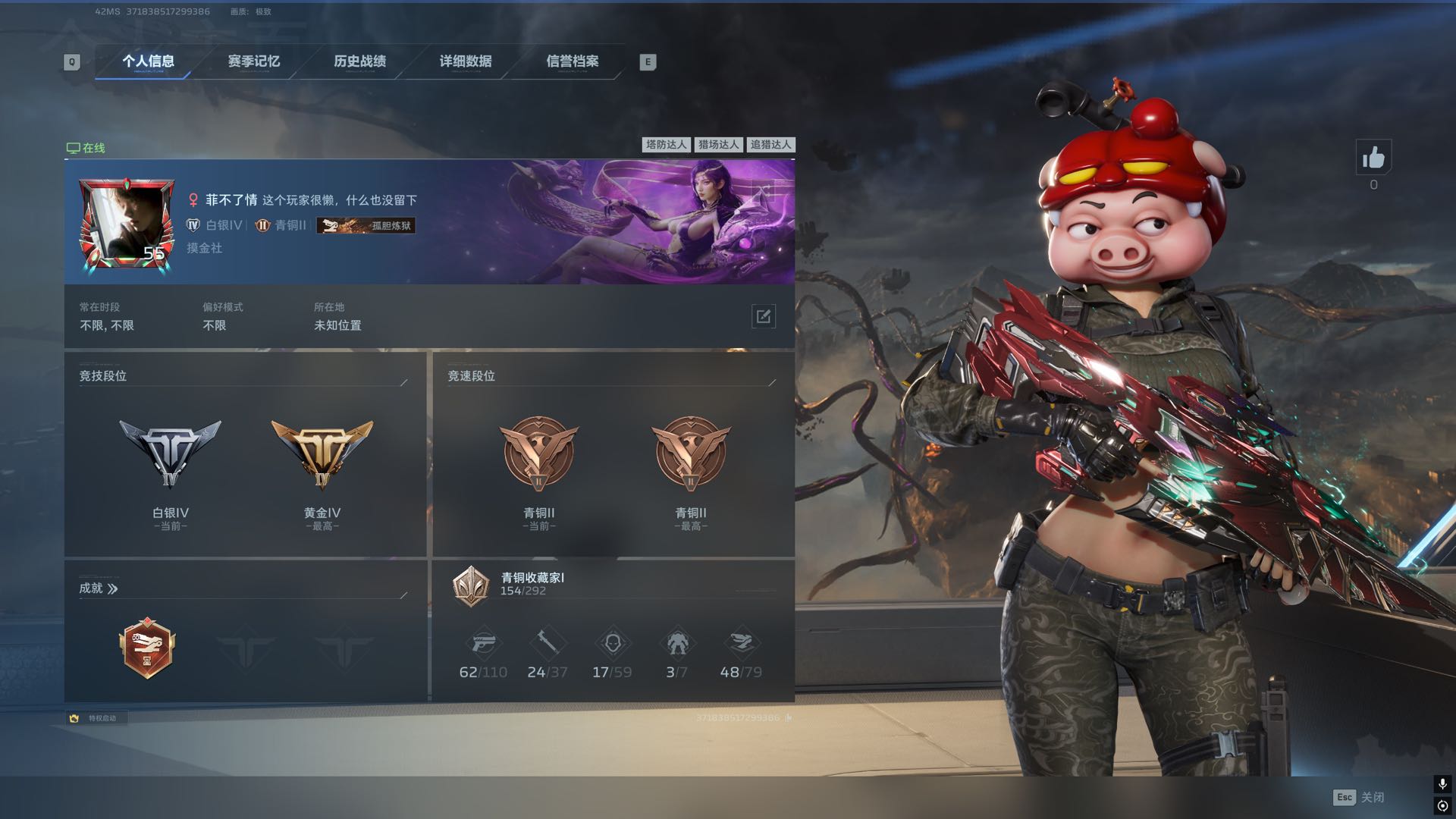Switch to the 个人信息 tab
This screenshot has height=819, width=1456.
(148, 61)
